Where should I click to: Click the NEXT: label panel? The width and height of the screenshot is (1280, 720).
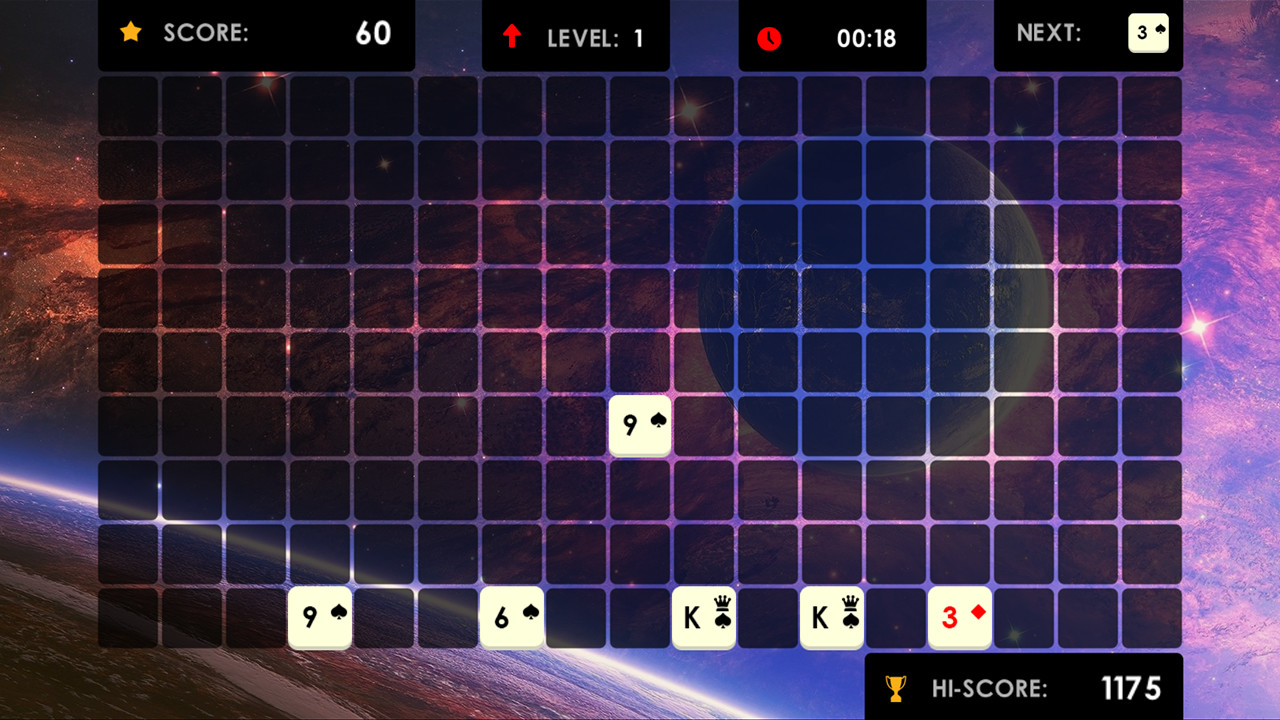(x=1049, y=33)
